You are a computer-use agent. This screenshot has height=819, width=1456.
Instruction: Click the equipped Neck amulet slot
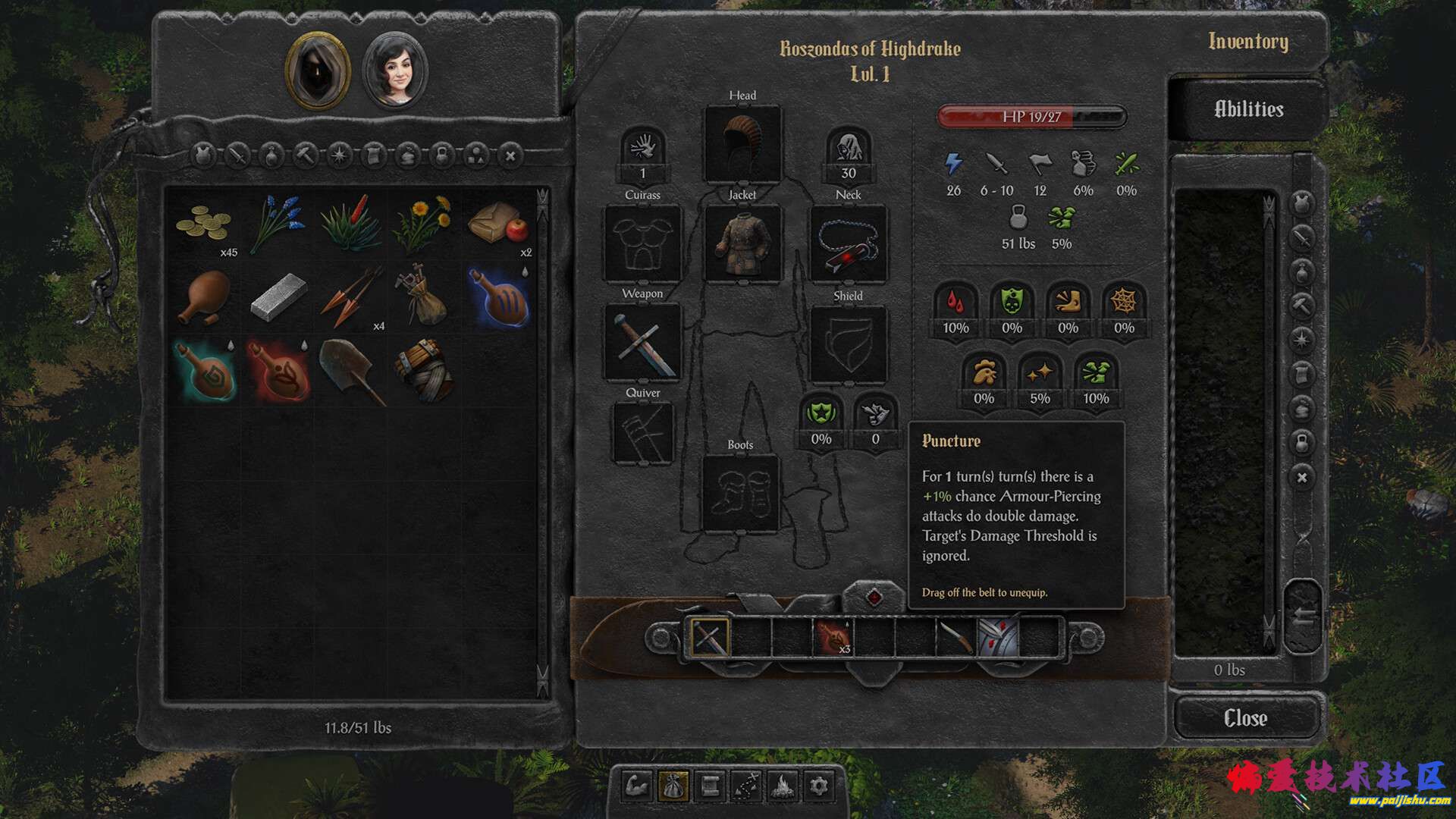[848, 244]
